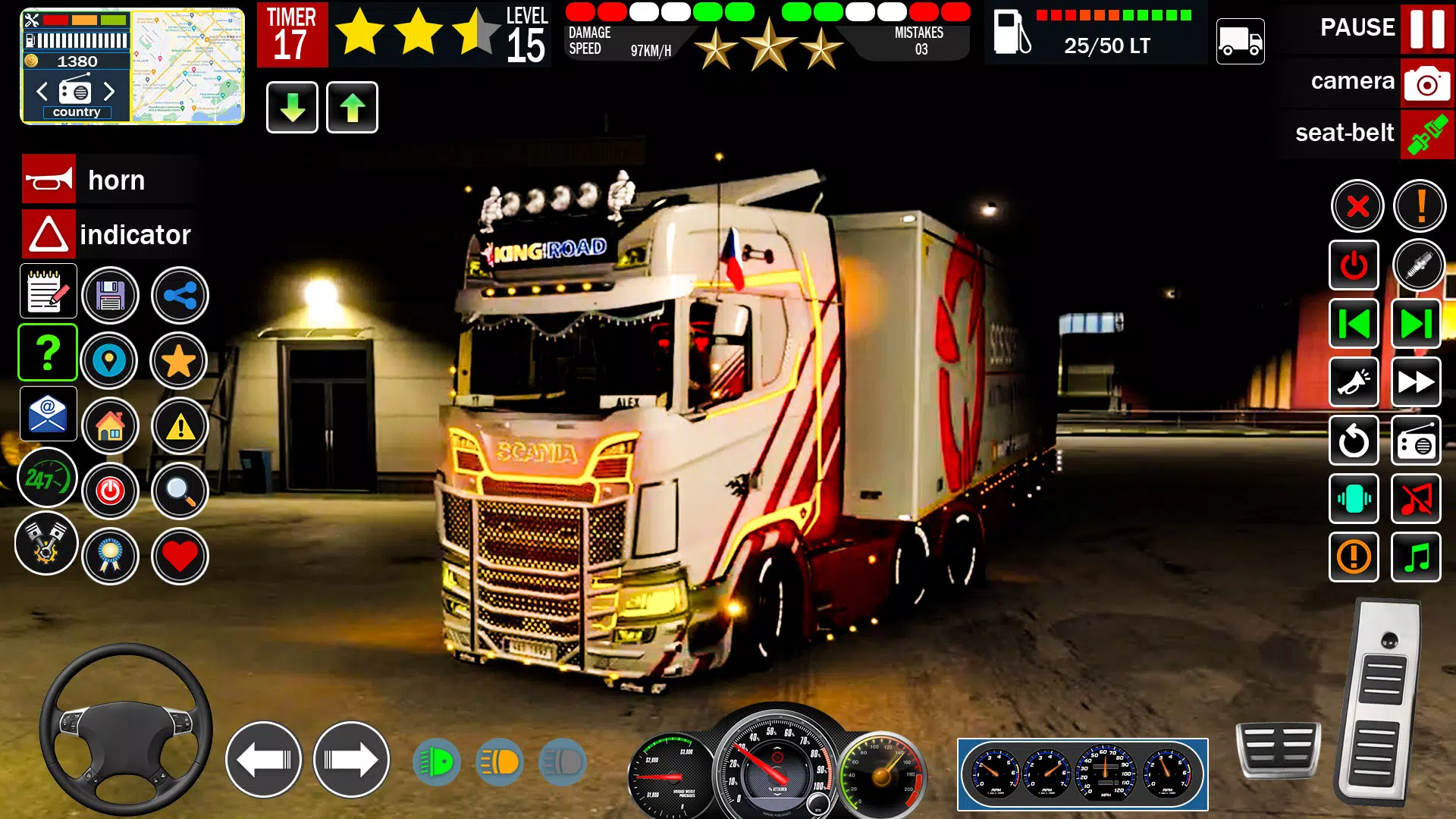
Task: Steer right with the right arrow
Action: click(x=351, y=759)
